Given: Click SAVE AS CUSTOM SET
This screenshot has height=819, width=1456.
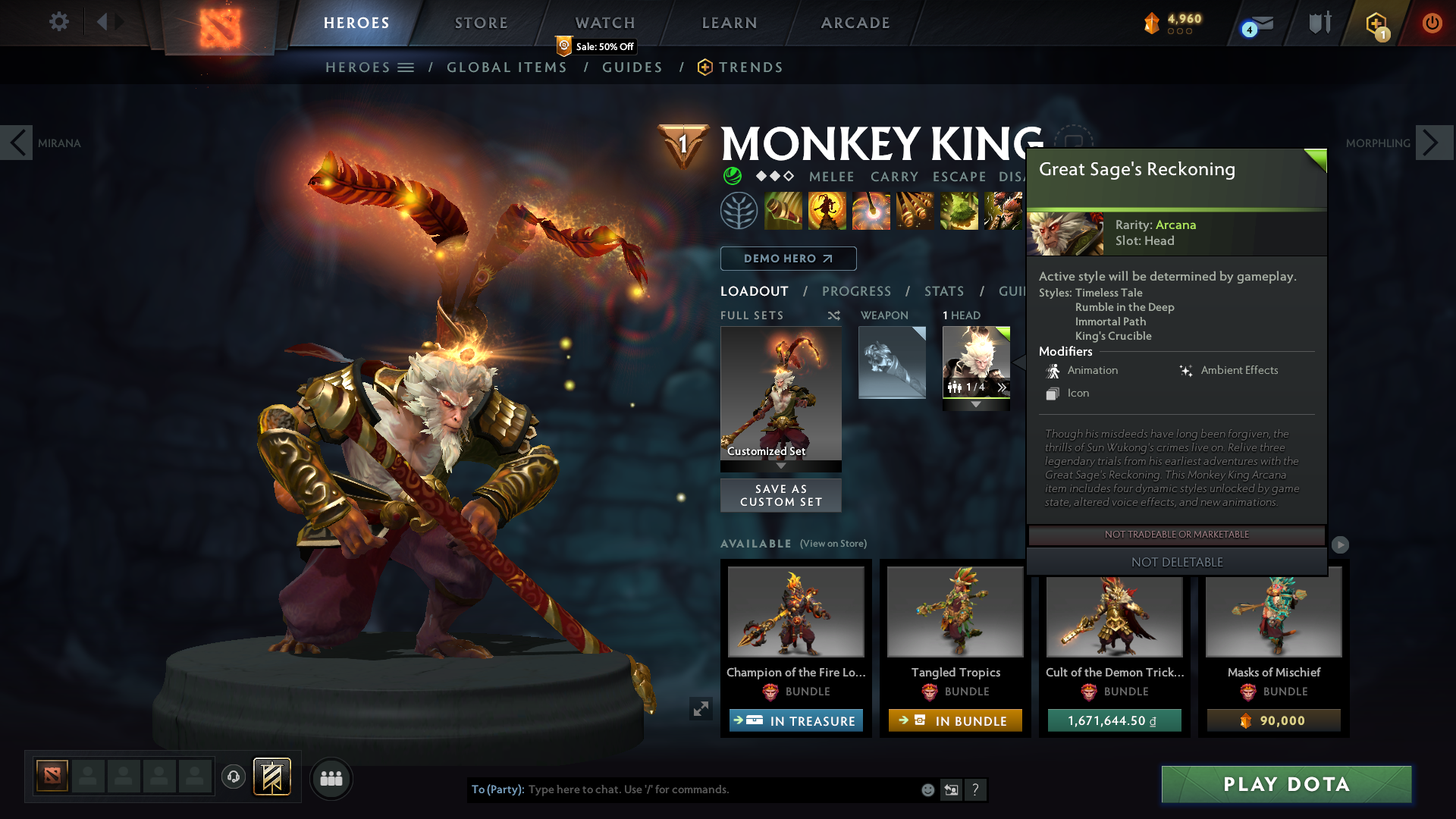Looking at the screenshot, I should (780, 495).
